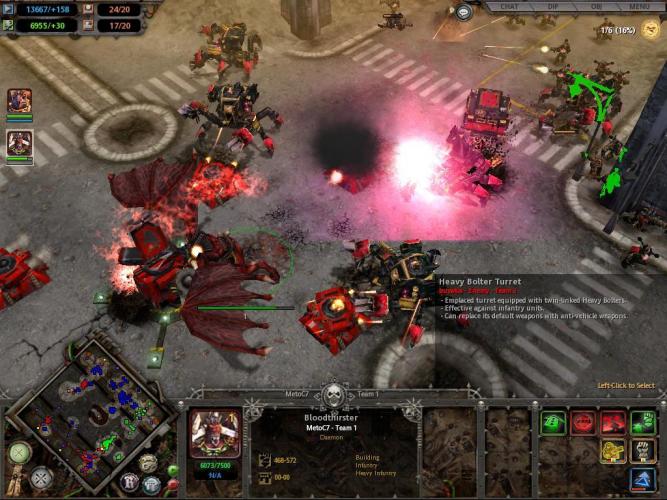Show the OBJ objectives panel
The image size is (667, 500).
(597, 6)
